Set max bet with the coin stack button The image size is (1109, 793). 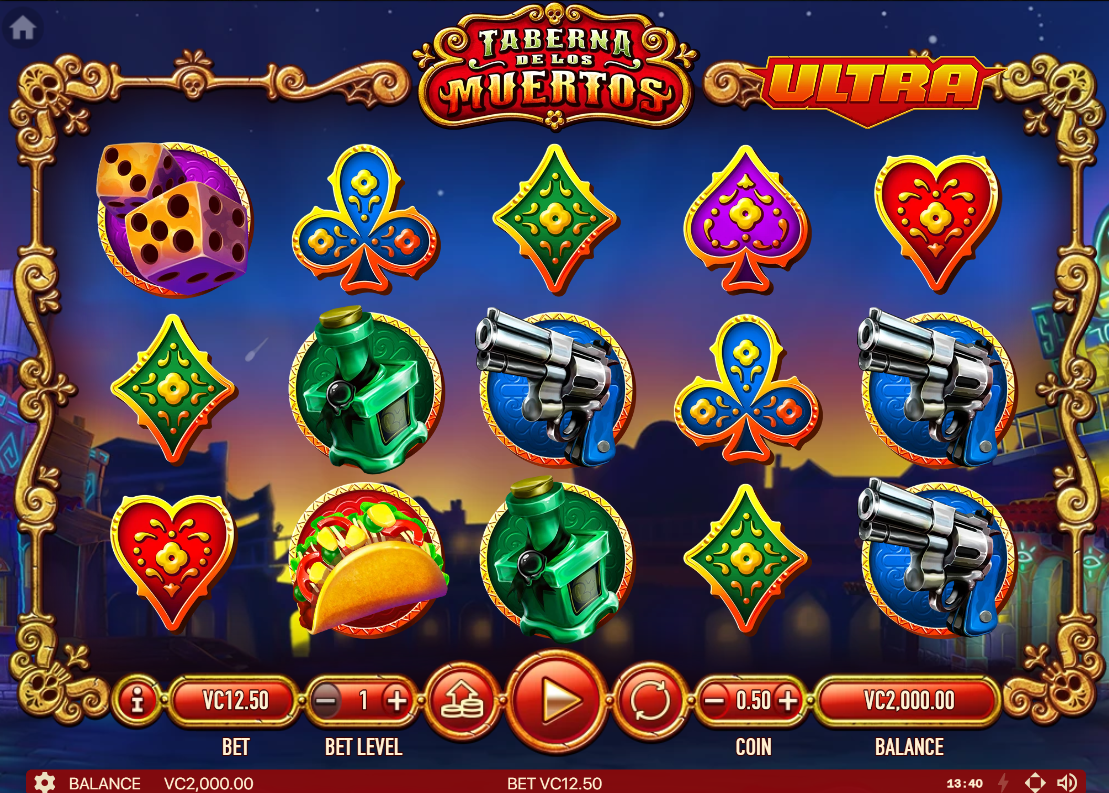pos(461,701)
